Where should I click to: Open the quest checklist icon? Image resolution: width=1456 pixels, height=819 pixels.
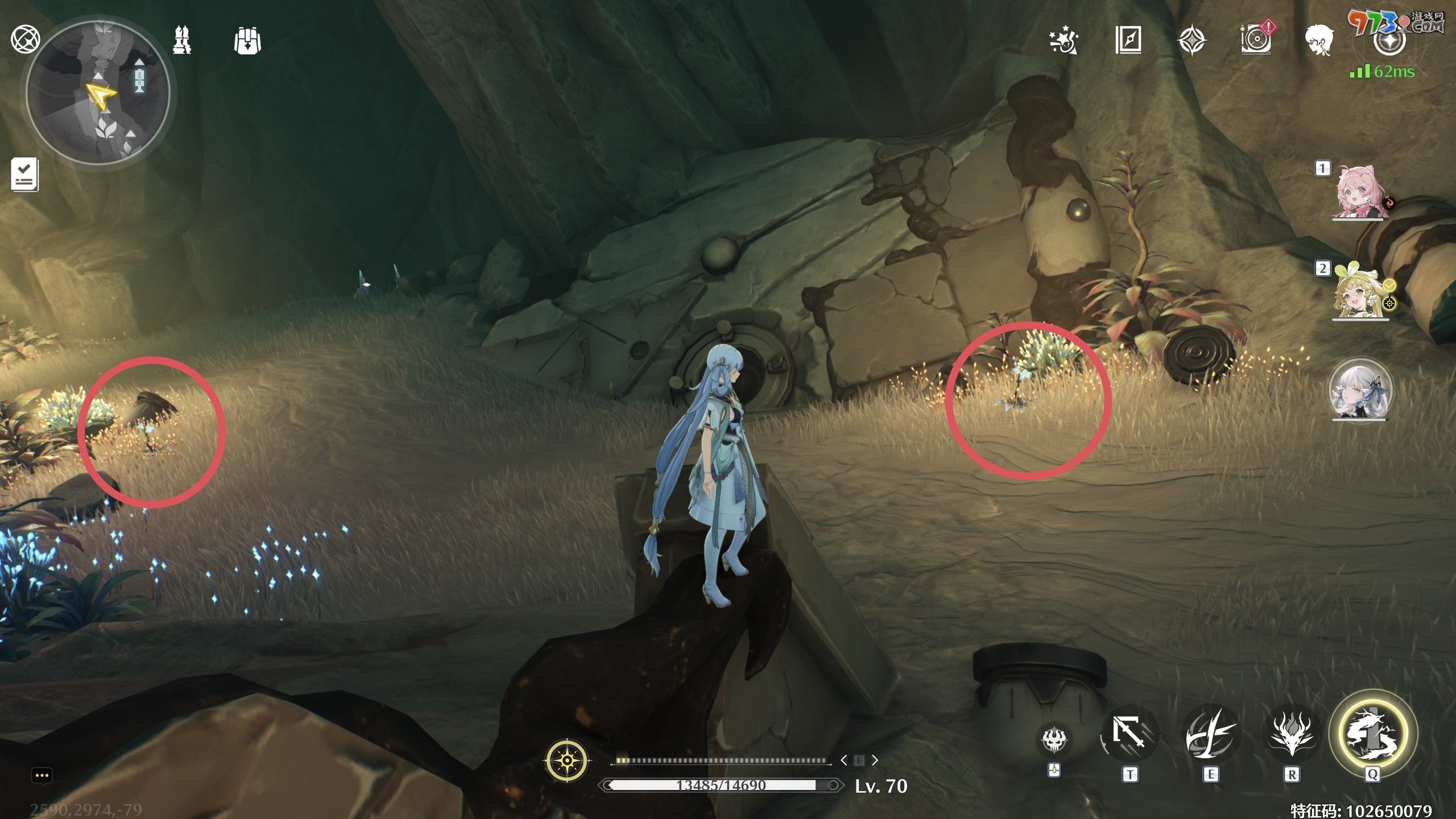click(x=24, y=174)
